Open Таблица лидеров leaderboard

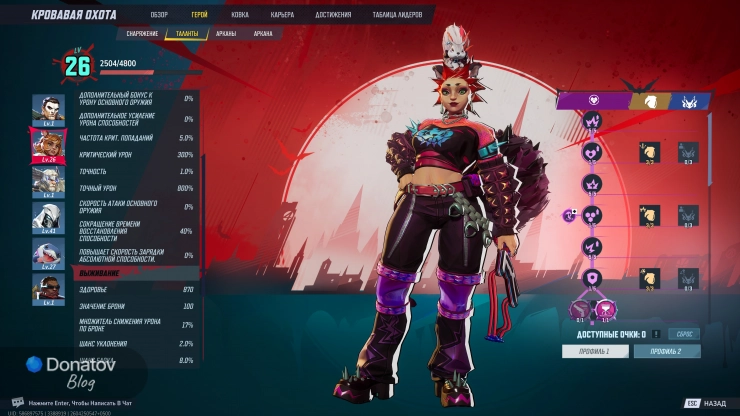(397, 15)
